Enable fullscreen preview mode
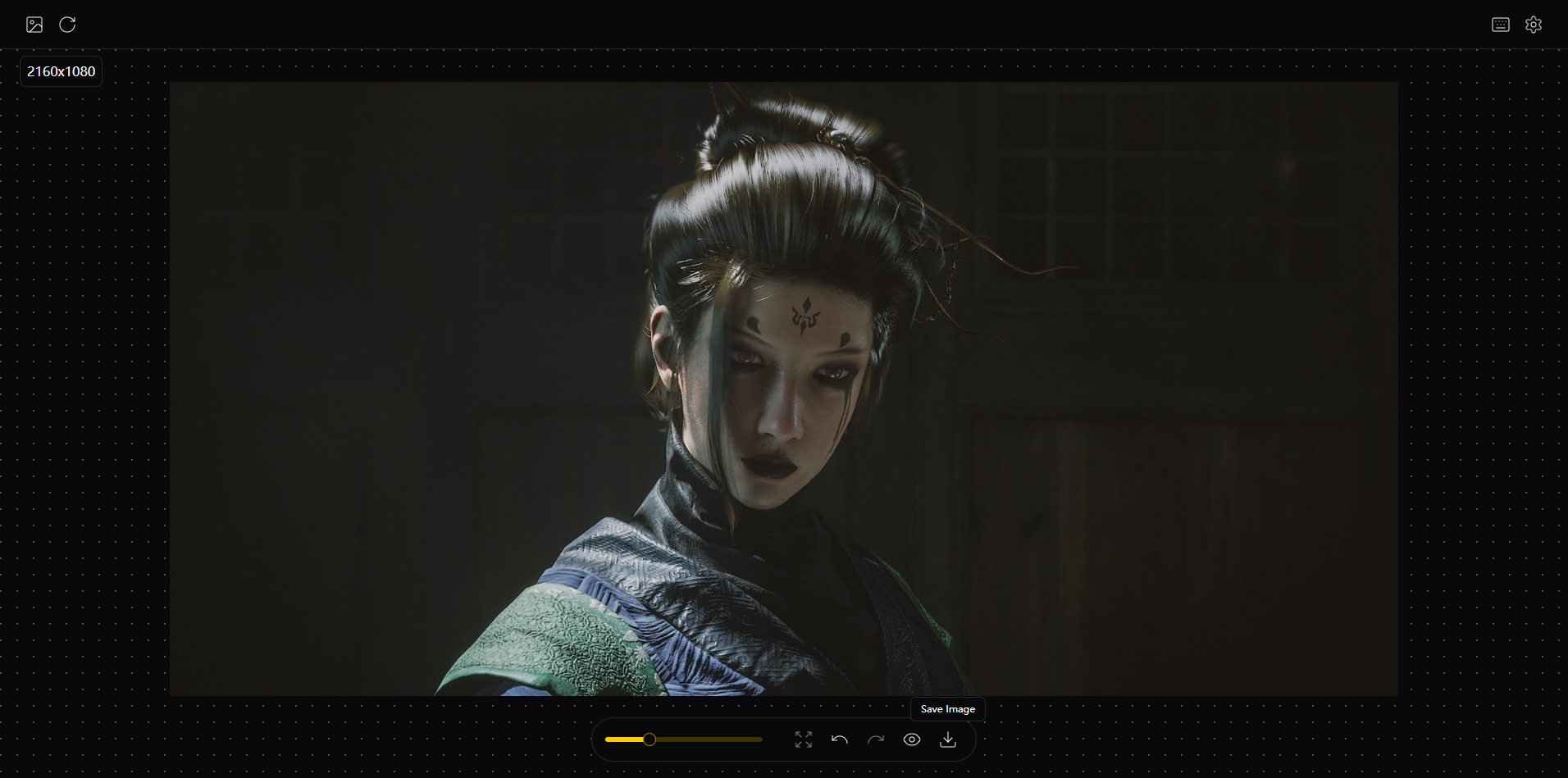The image size is (1568, 778). 804,739
